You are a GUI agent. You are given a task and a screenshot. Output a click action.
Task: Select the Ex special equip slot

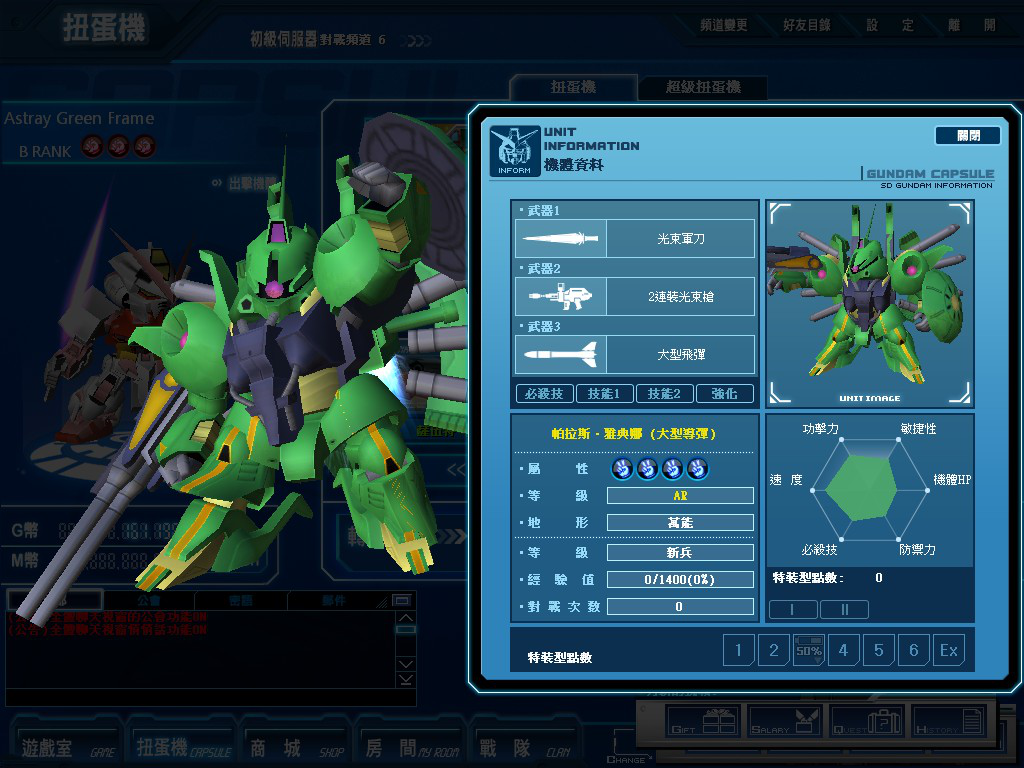(948, 651)
